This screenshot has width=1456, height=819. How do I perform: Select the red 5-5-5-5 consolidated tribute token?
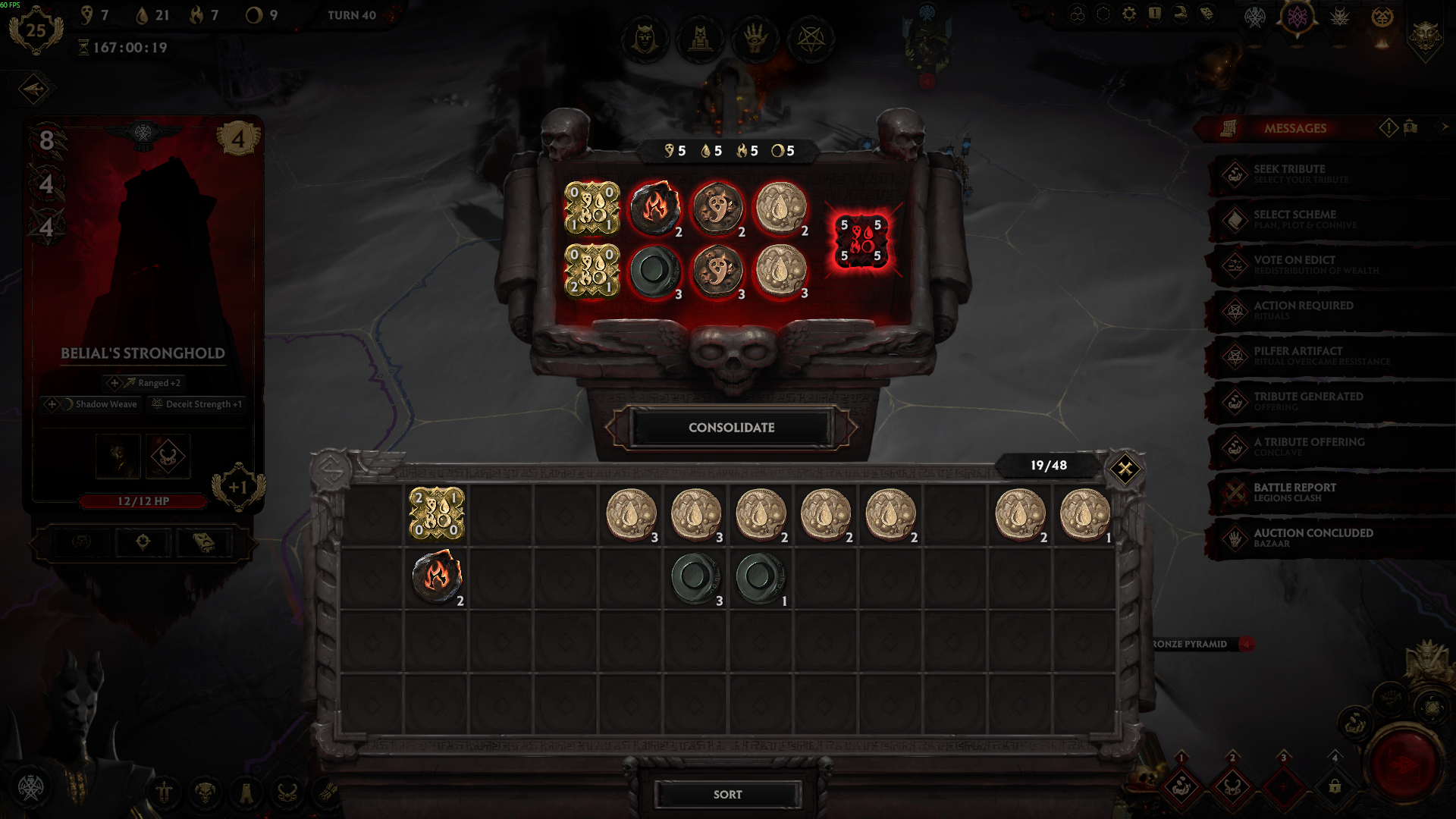[x=861, y=240]
